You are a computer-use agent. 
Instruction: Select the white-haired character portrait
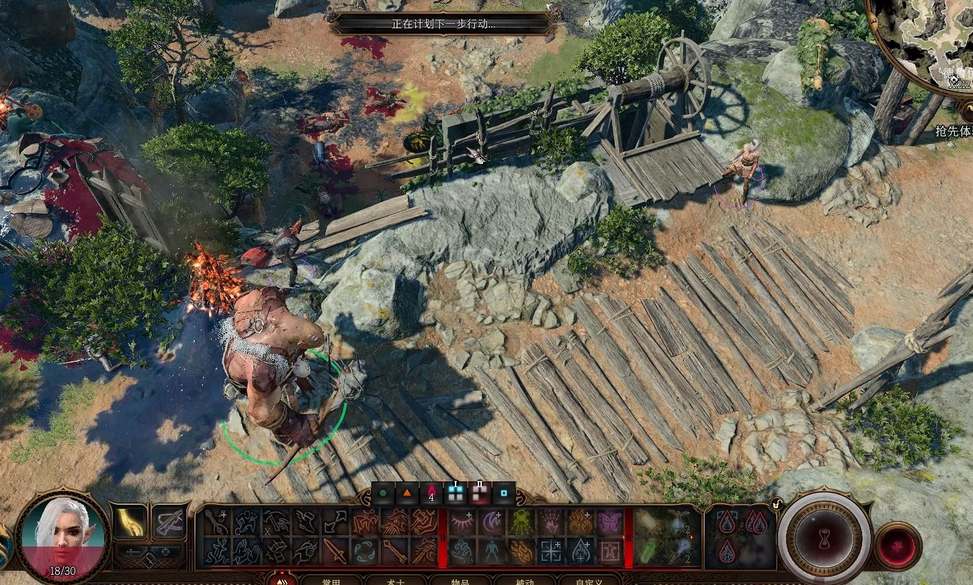(64, 537)
